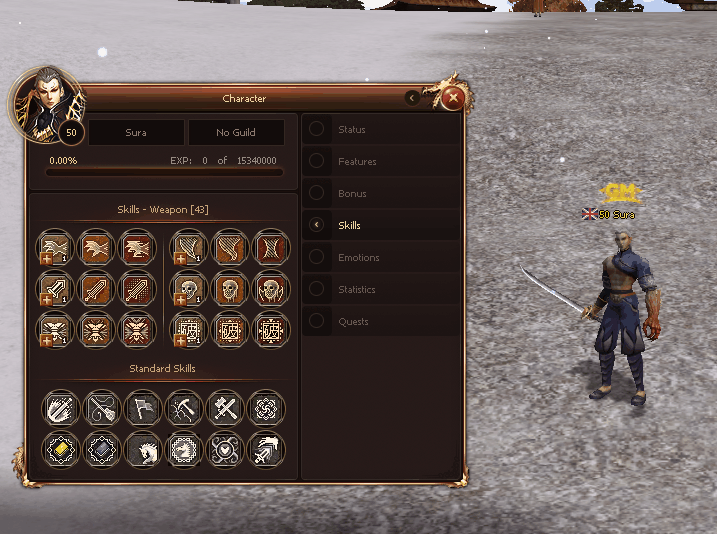Screen dimensions: 717x534
Task: Switch to the Features section
Action: [357, 161]
